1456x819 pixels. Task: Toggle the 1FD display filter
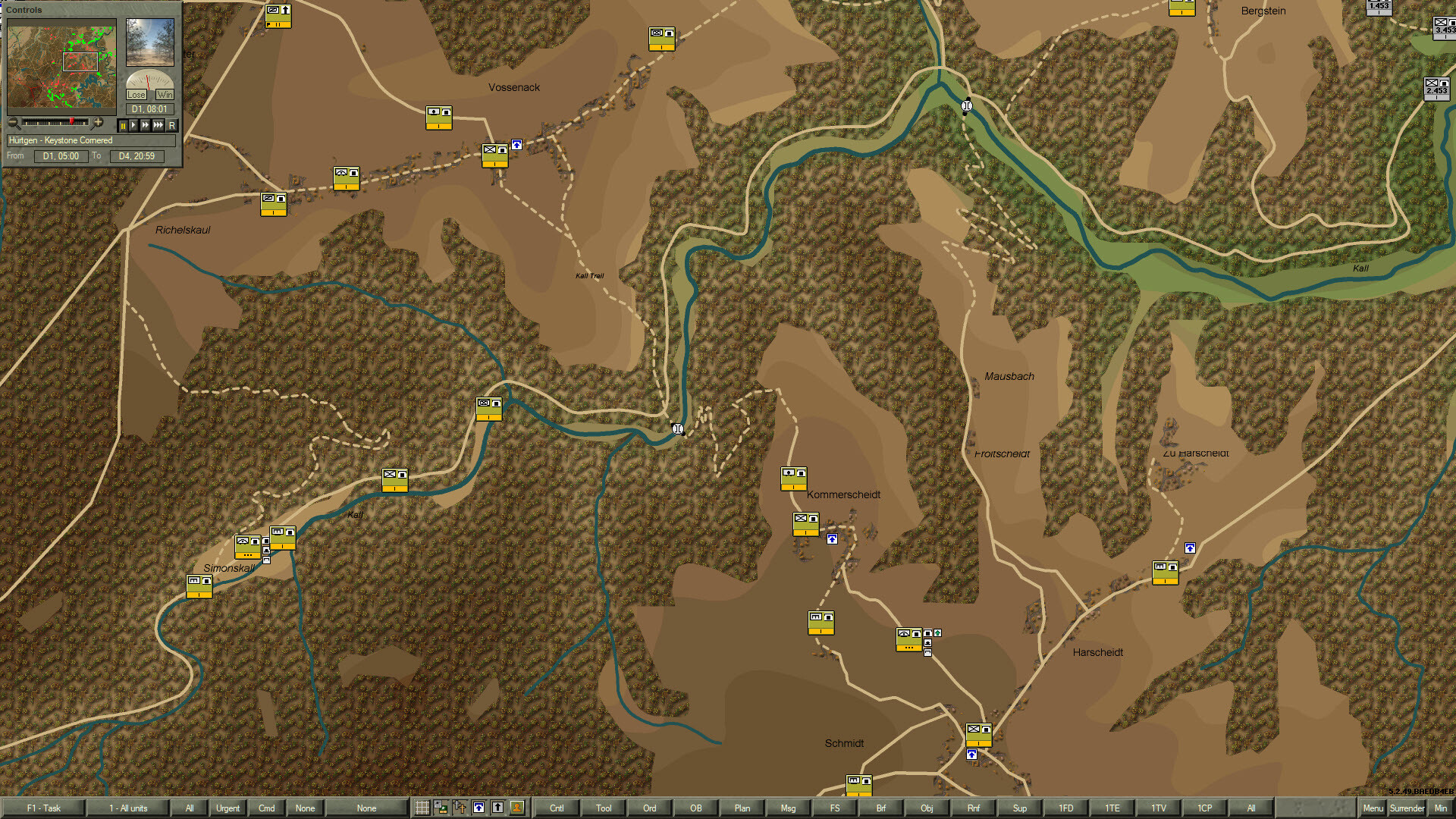tap(1065, 808)
